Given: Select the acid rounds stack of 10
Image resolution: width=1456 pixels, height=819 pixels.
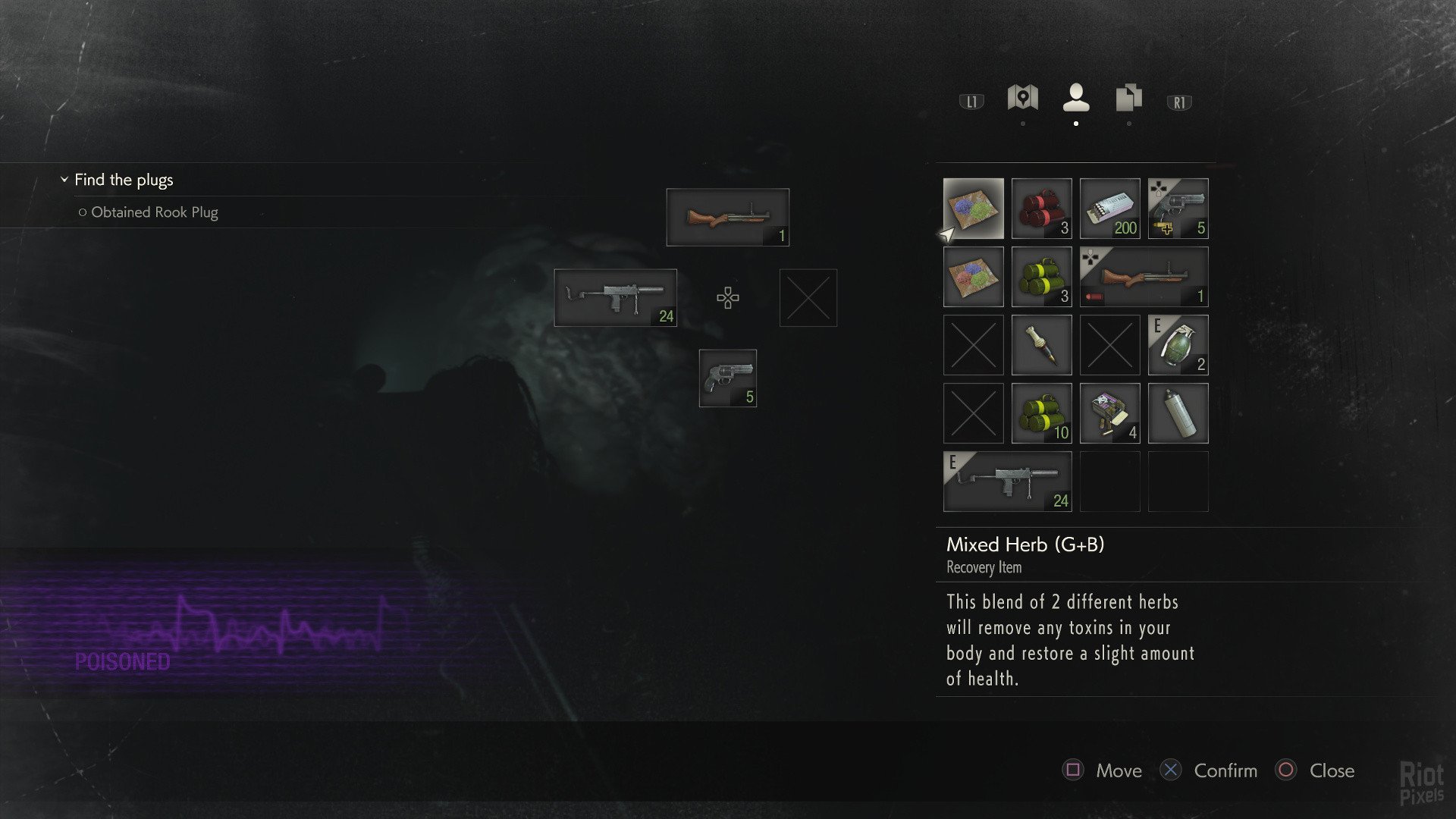Looking at the screenshot, I should pyautogui.click(x=1041, y=413).
